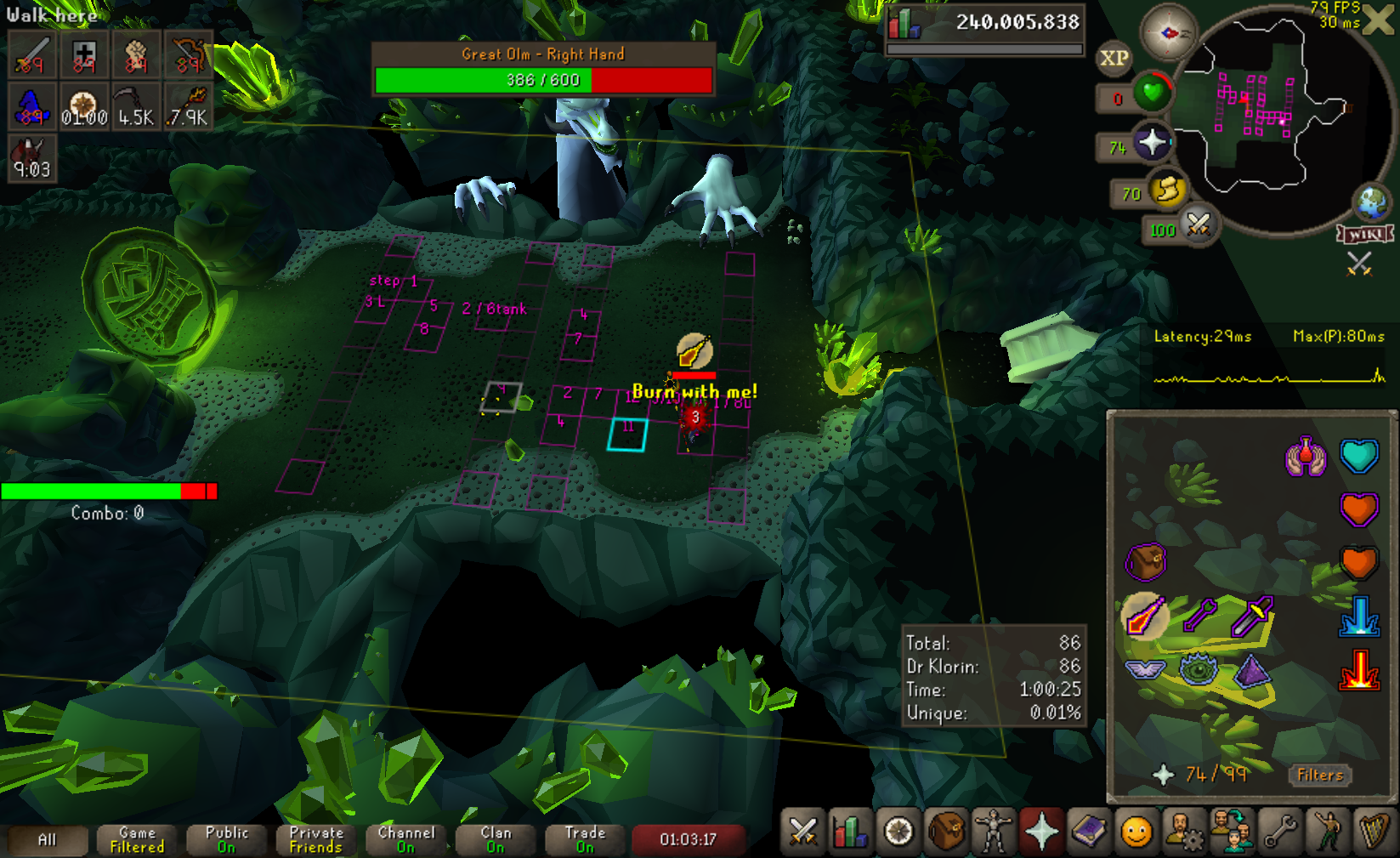Image resolution: width=1400 pixels, height=858 pixels.
Task: Switch to the Skills tab
Action: point(849,832)
